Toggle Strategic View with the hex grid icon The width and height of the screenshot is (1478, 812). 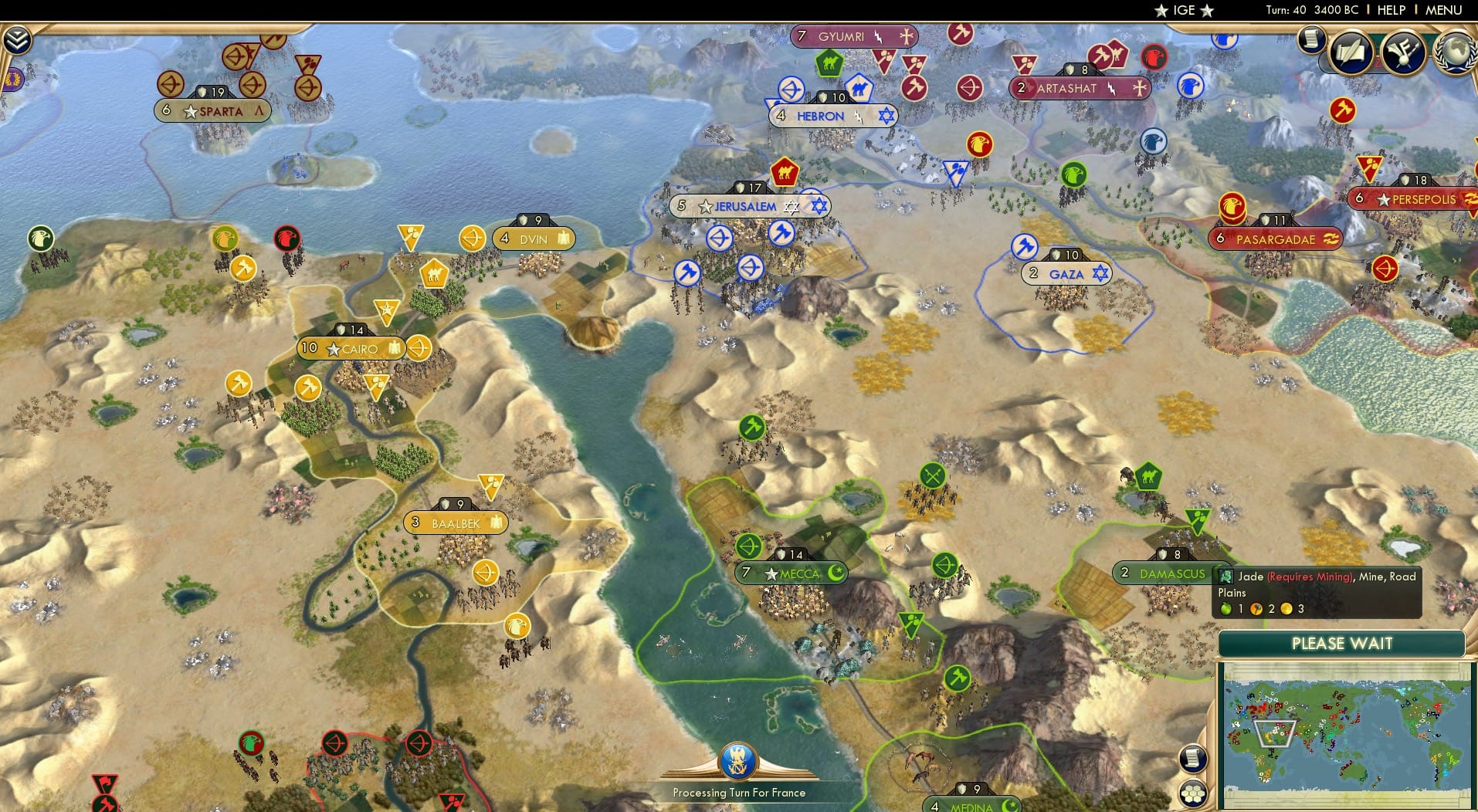tap(1193, 793)
